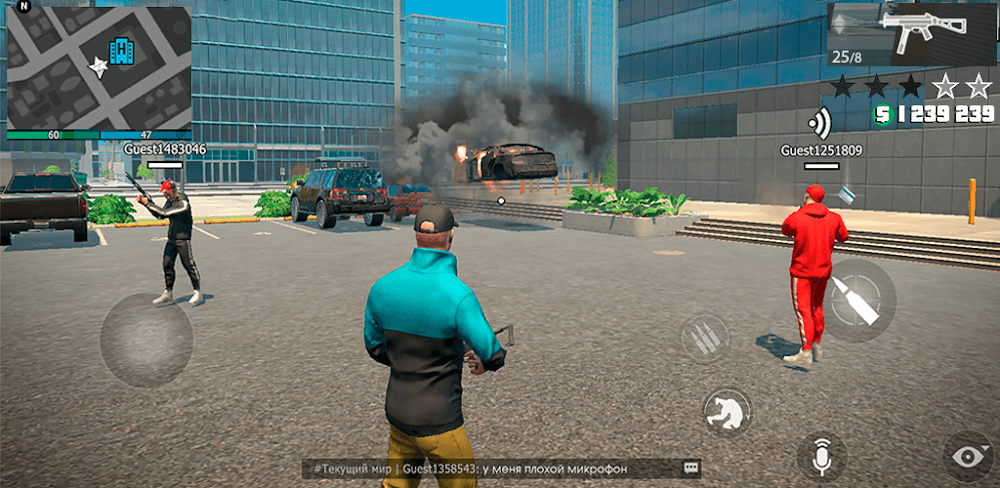Touch the virtual movement joystick
The height and width of the screenshot is (488, 1000).
click(x=147, y=340)
